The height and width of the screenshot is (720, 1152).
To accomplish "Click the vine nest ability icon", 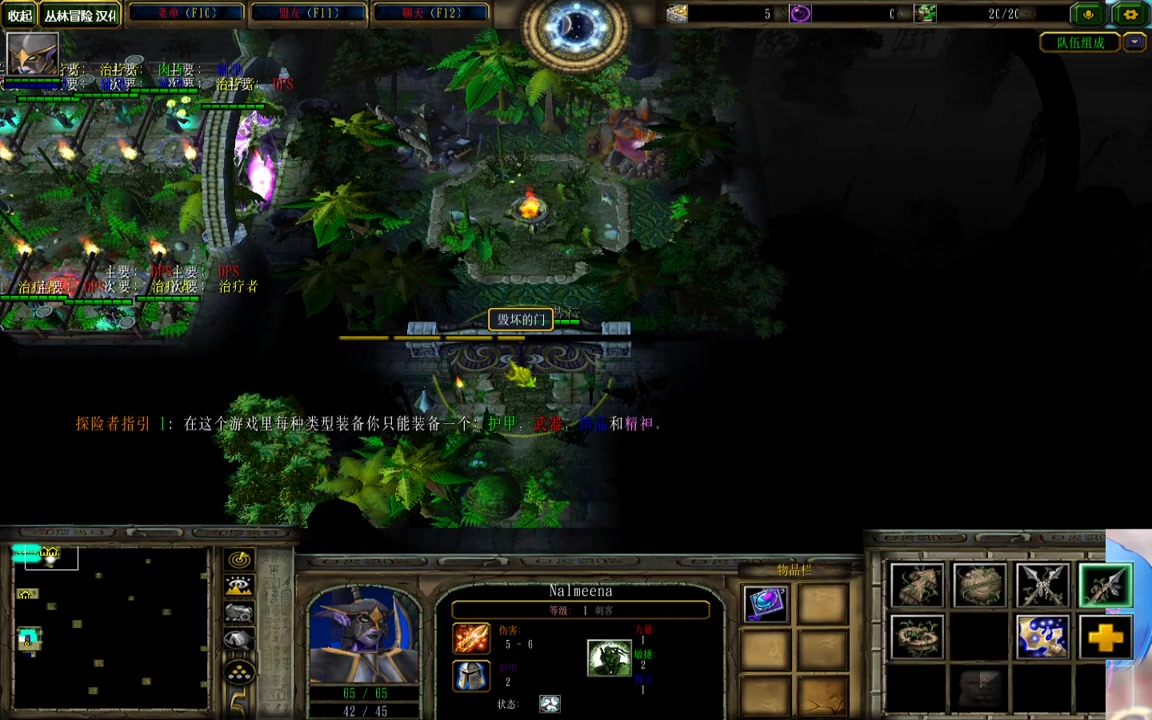I will [x=917, y=638].
